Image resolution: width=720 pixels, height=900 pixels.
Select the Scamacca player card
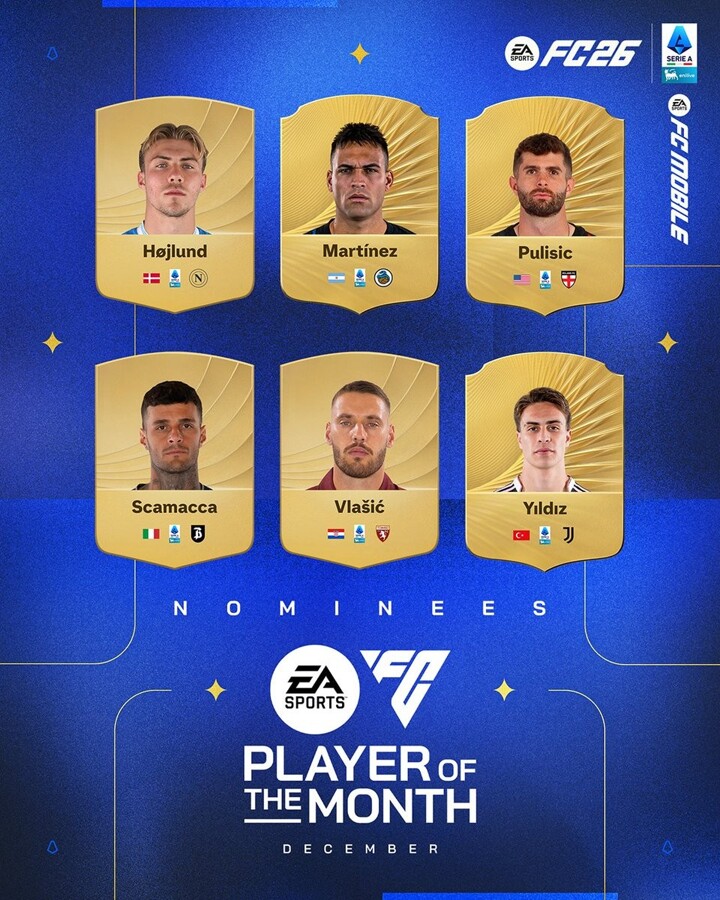pyautogui.click(x=174, y=460)
